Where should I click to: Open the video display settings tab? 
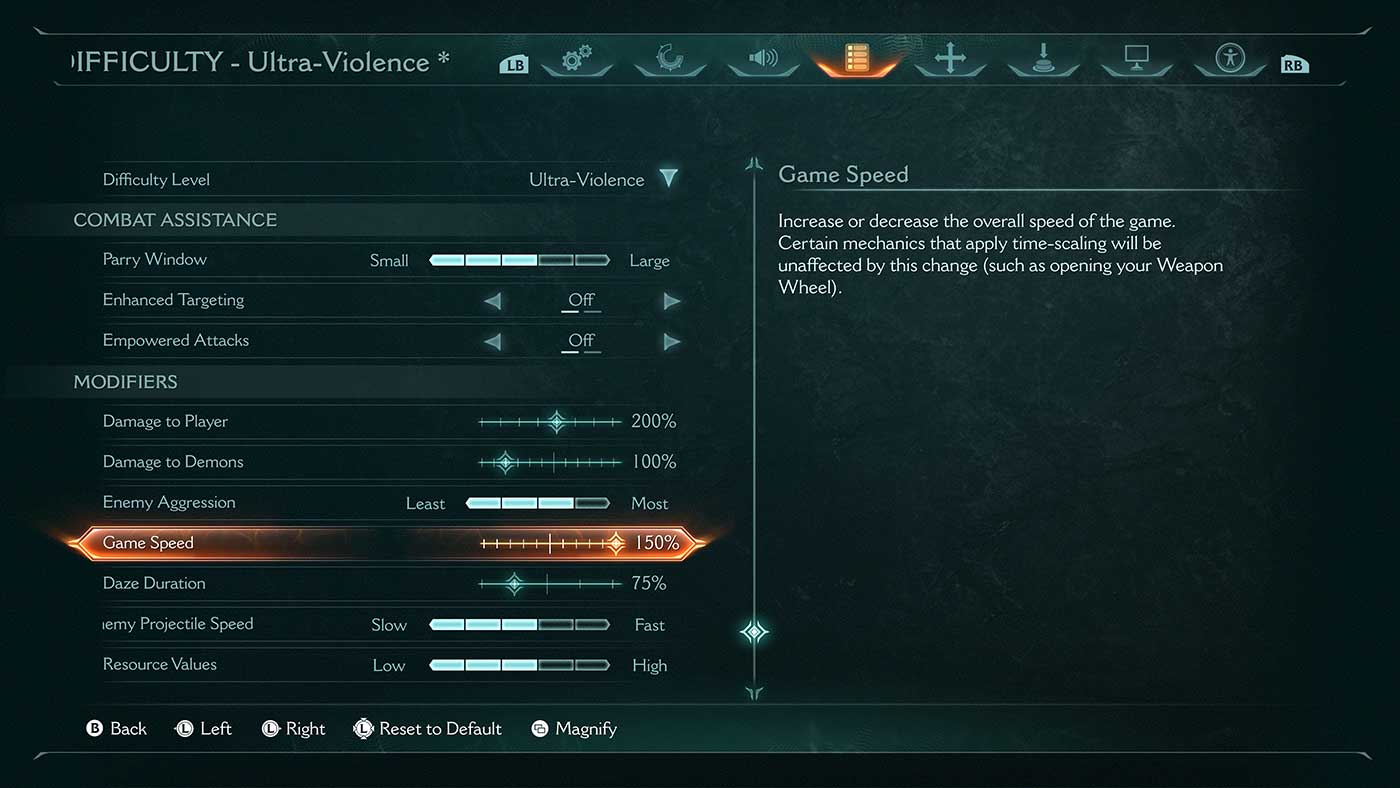(1136, 60)
